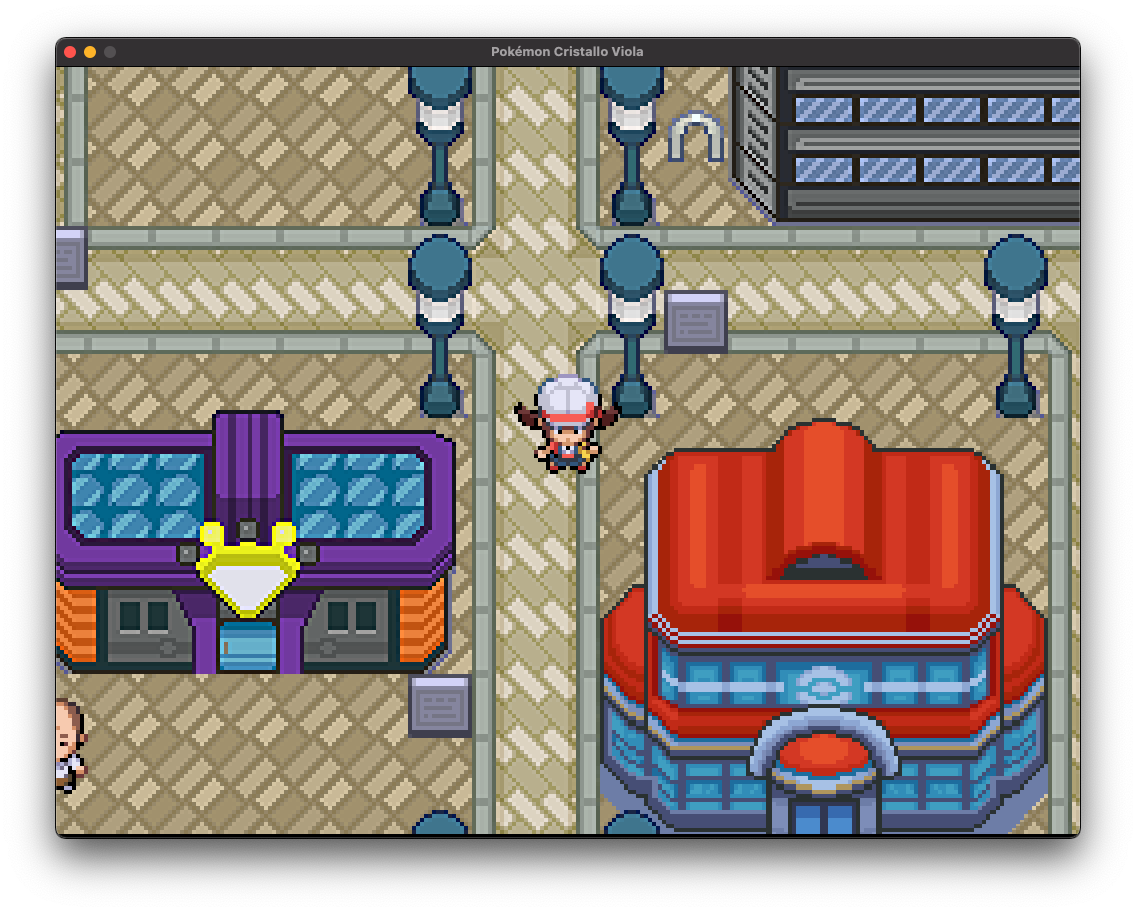
Task: Minimize the game window with yellow button
Action: coord(90,52)
